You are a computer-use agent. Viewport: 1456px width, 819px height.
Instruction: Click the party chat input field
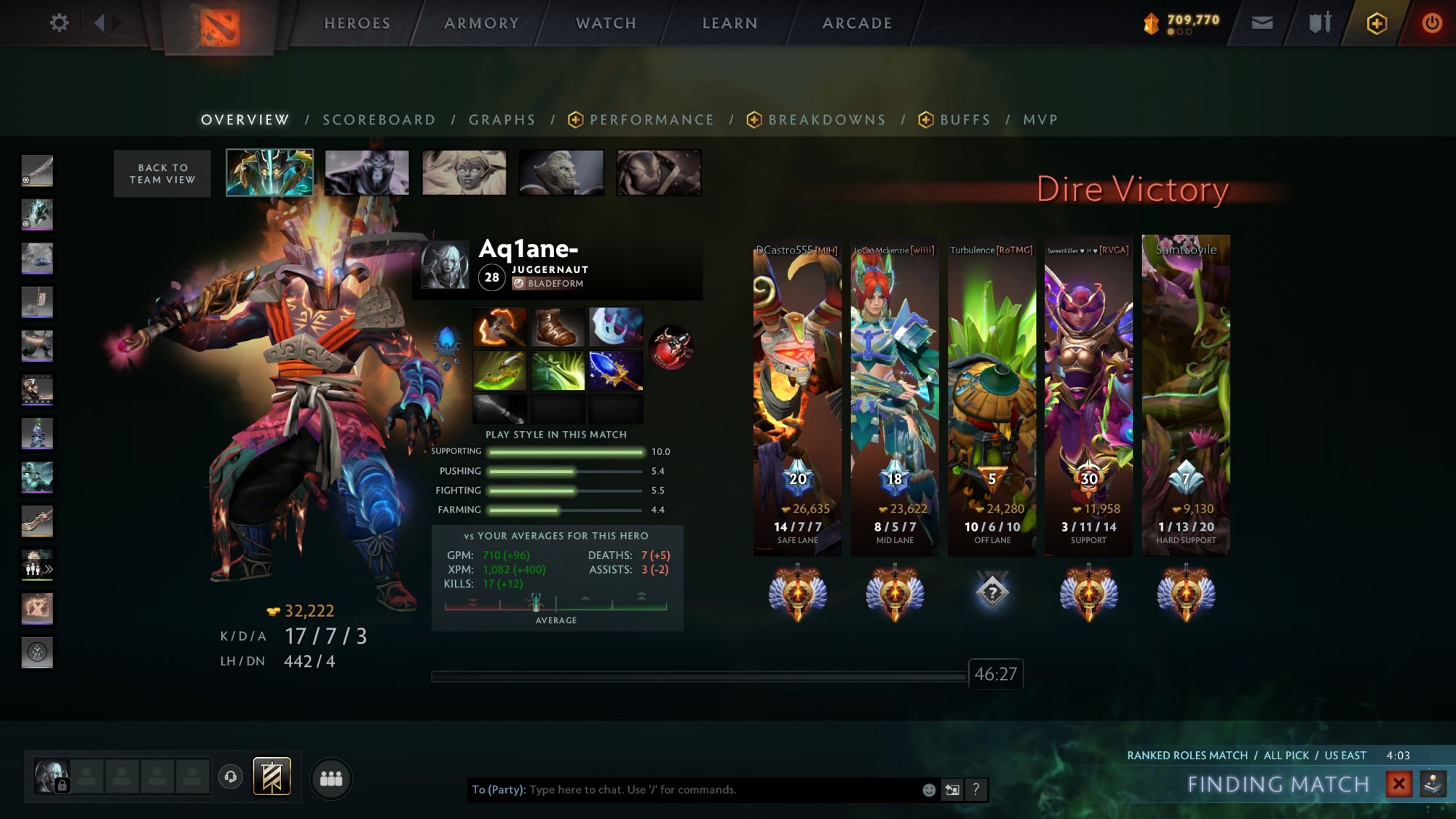[721, 790]
